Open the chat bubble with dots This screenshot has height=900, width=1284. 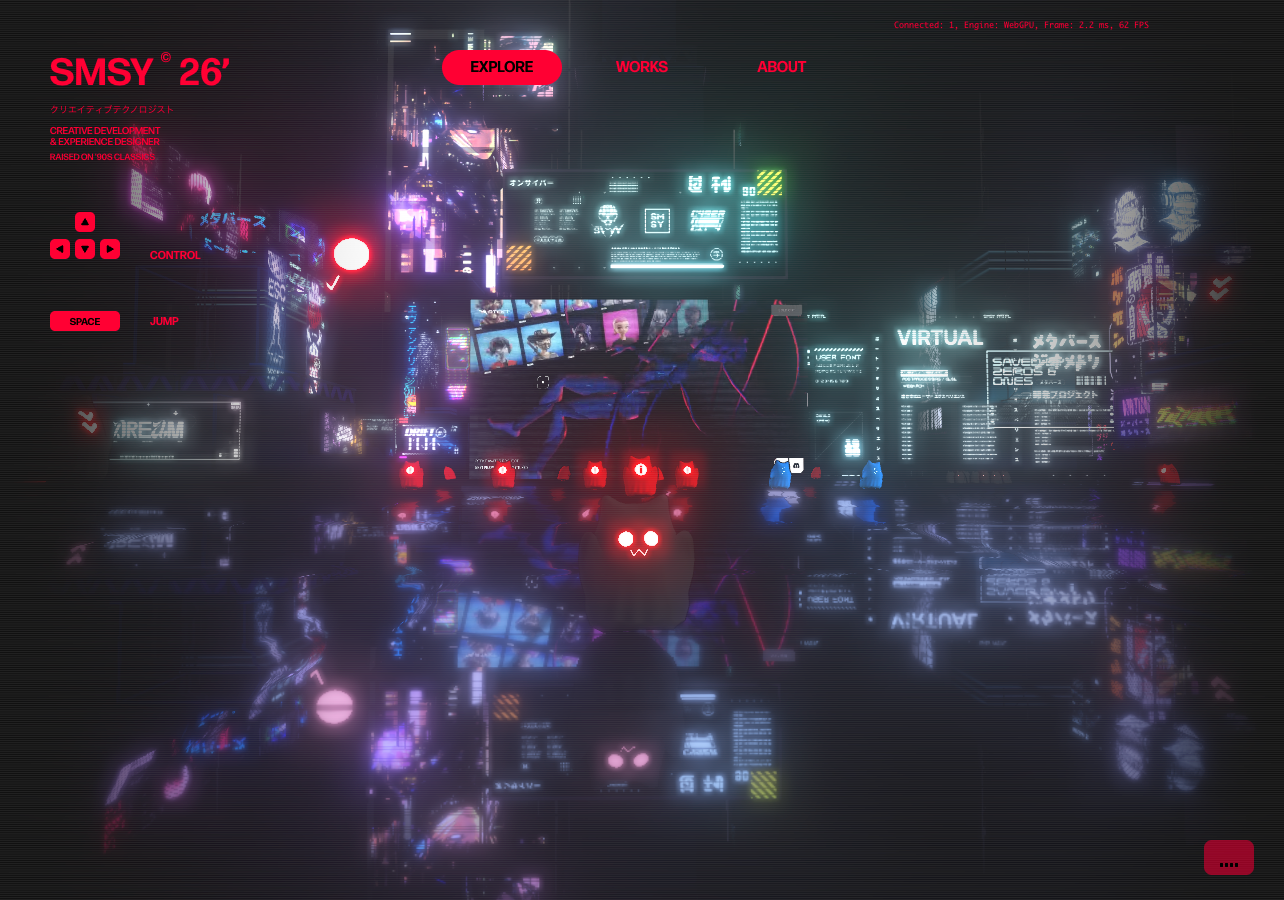point(1228,858)
